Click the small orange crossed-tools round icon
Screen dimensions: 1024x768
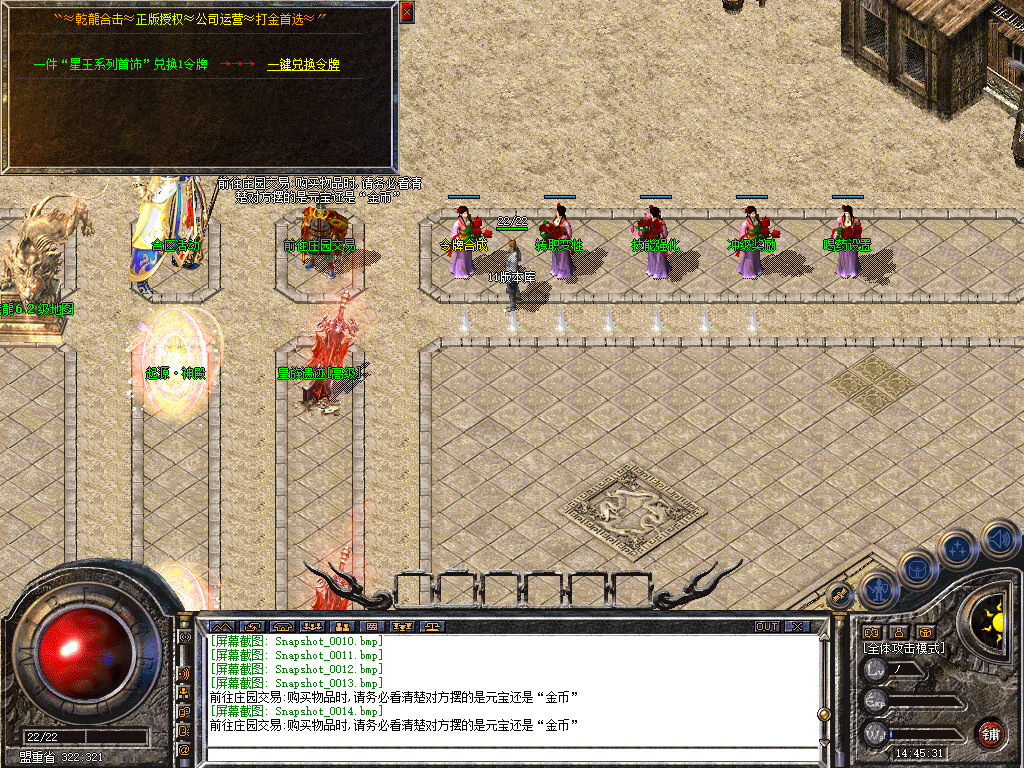[841, 594]
